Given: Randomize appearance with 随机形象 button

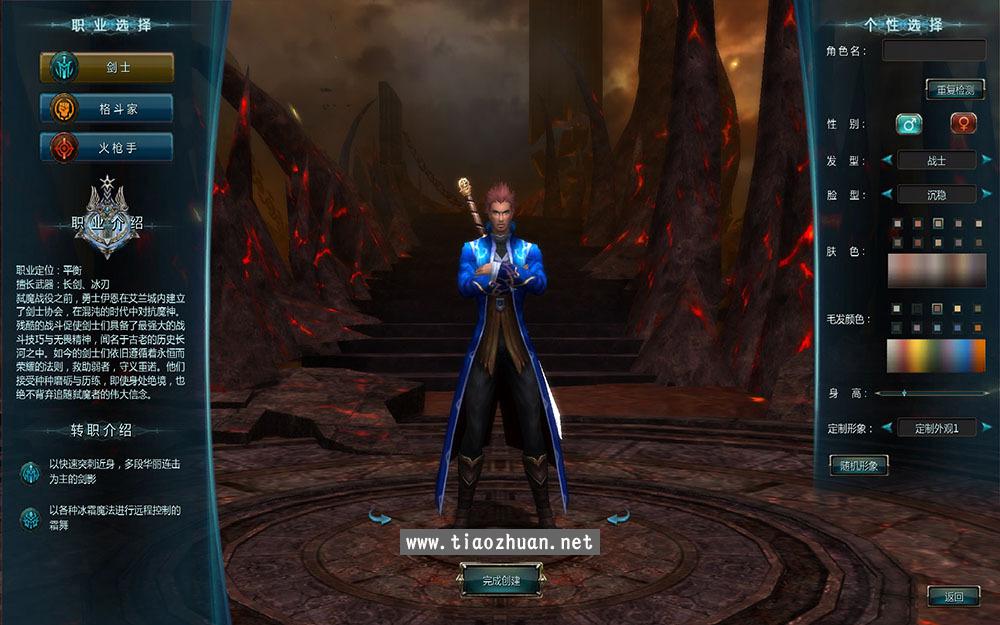Looking at the screenshot, I should pyautogui.click(x=858, y=465).
